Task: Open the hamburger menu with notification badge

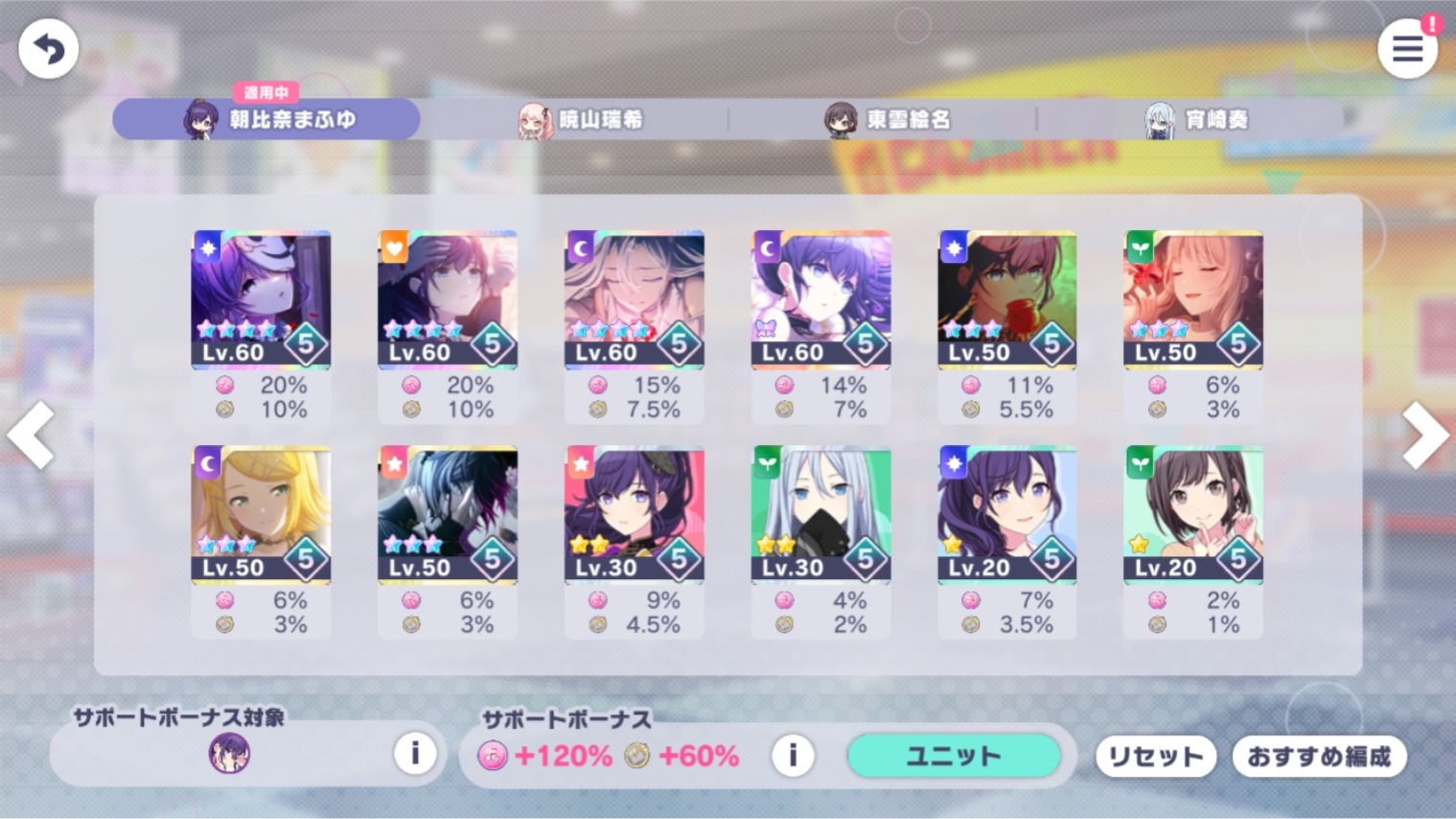Action: (1407, 48)
